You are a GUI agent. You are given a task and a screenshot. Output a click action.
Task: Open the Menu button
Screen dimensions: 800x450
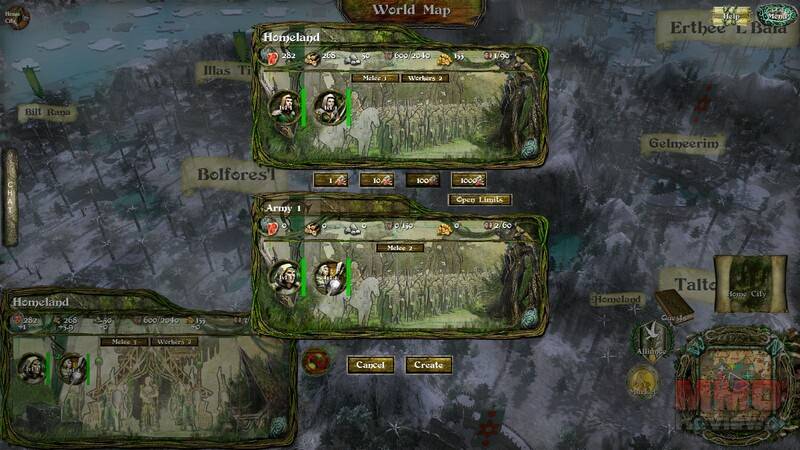[776, 15]
